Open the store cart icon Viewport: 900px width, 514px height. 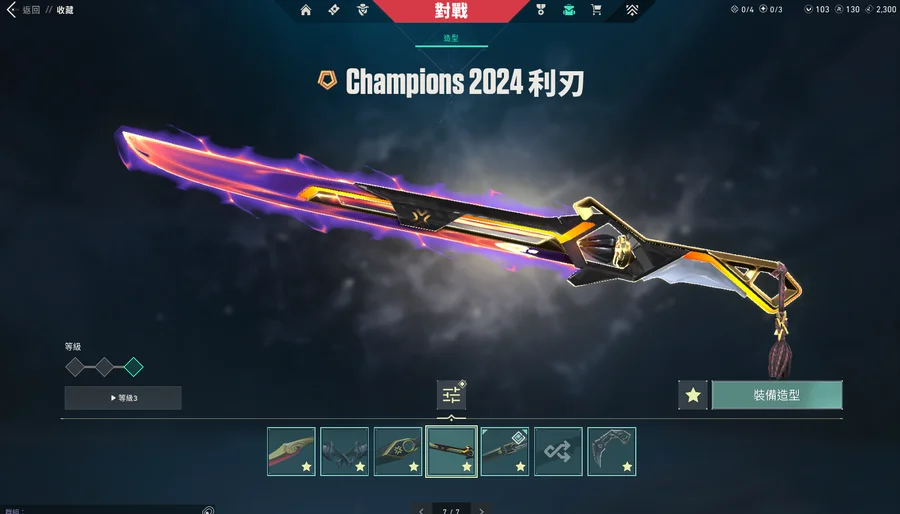coord(597,10)
